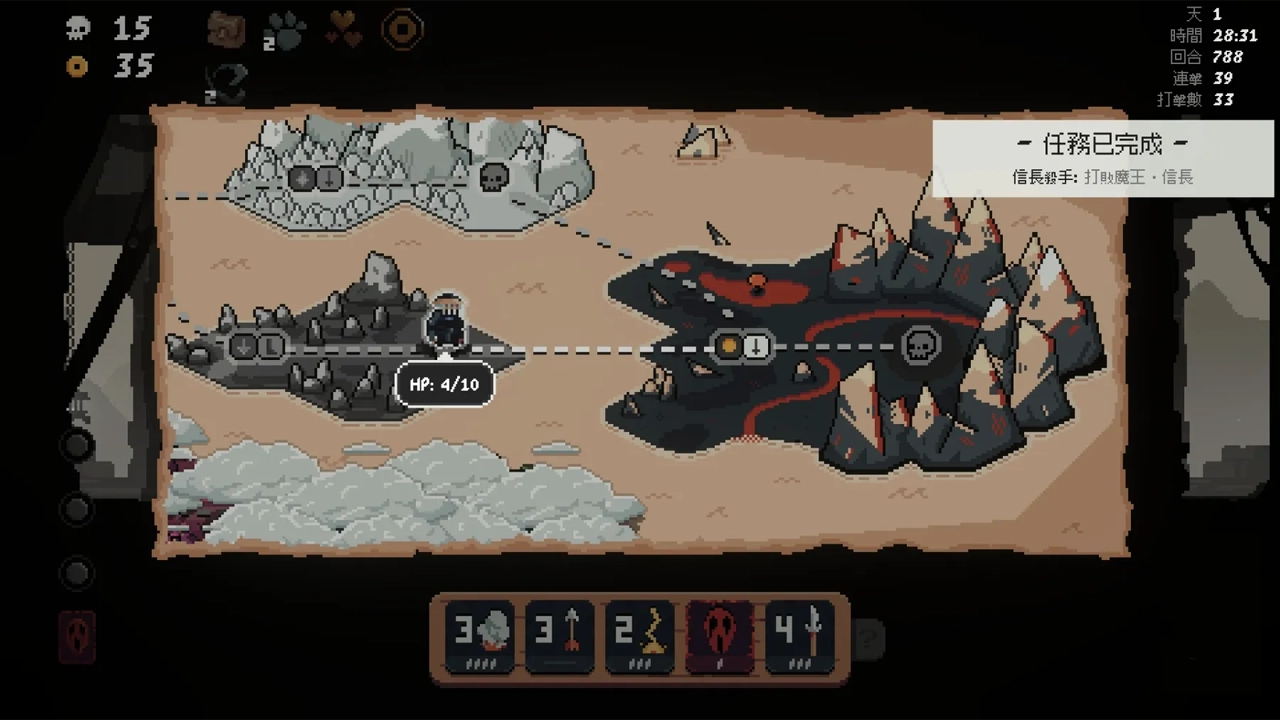Choose the arrow attack tile
Image resolution: width=1280 pixels, height=720 pixels.
pos(560,637)
